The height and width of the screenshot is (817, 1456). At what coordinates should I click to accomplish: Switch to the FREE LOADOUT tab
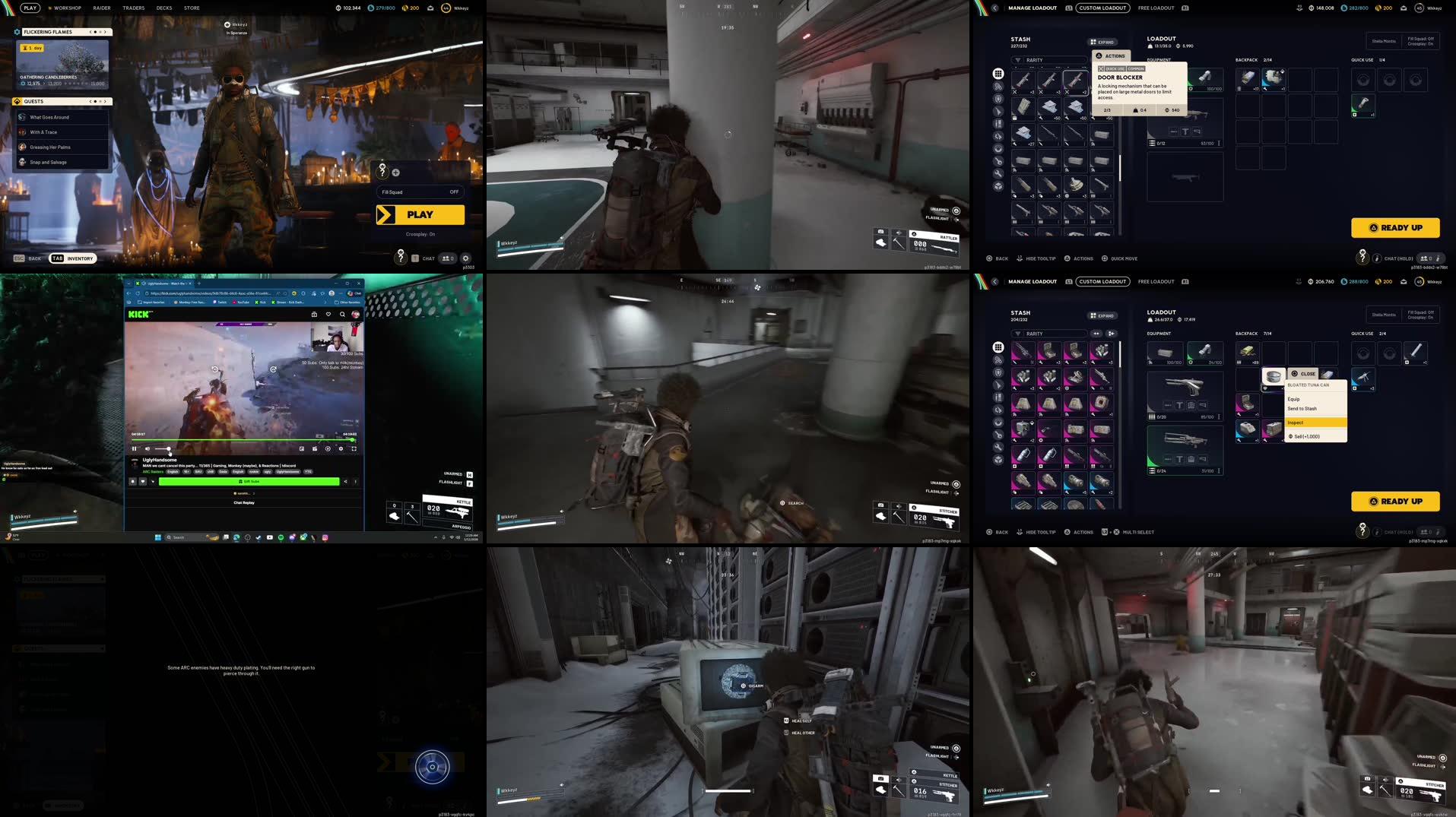1156,8
